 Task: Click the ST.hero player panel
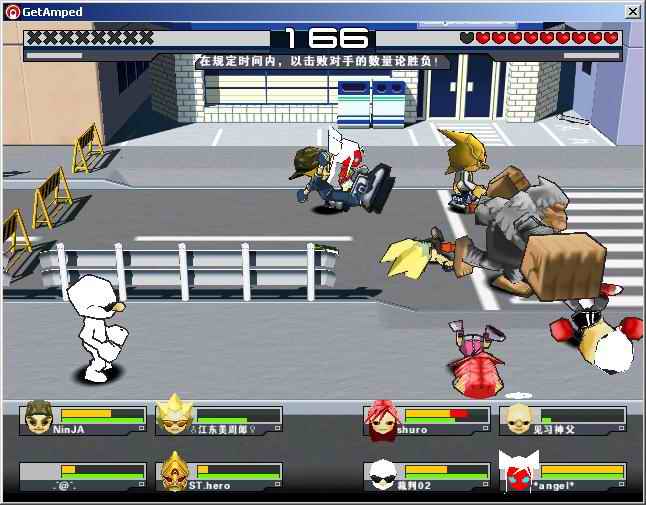(219, 476)
